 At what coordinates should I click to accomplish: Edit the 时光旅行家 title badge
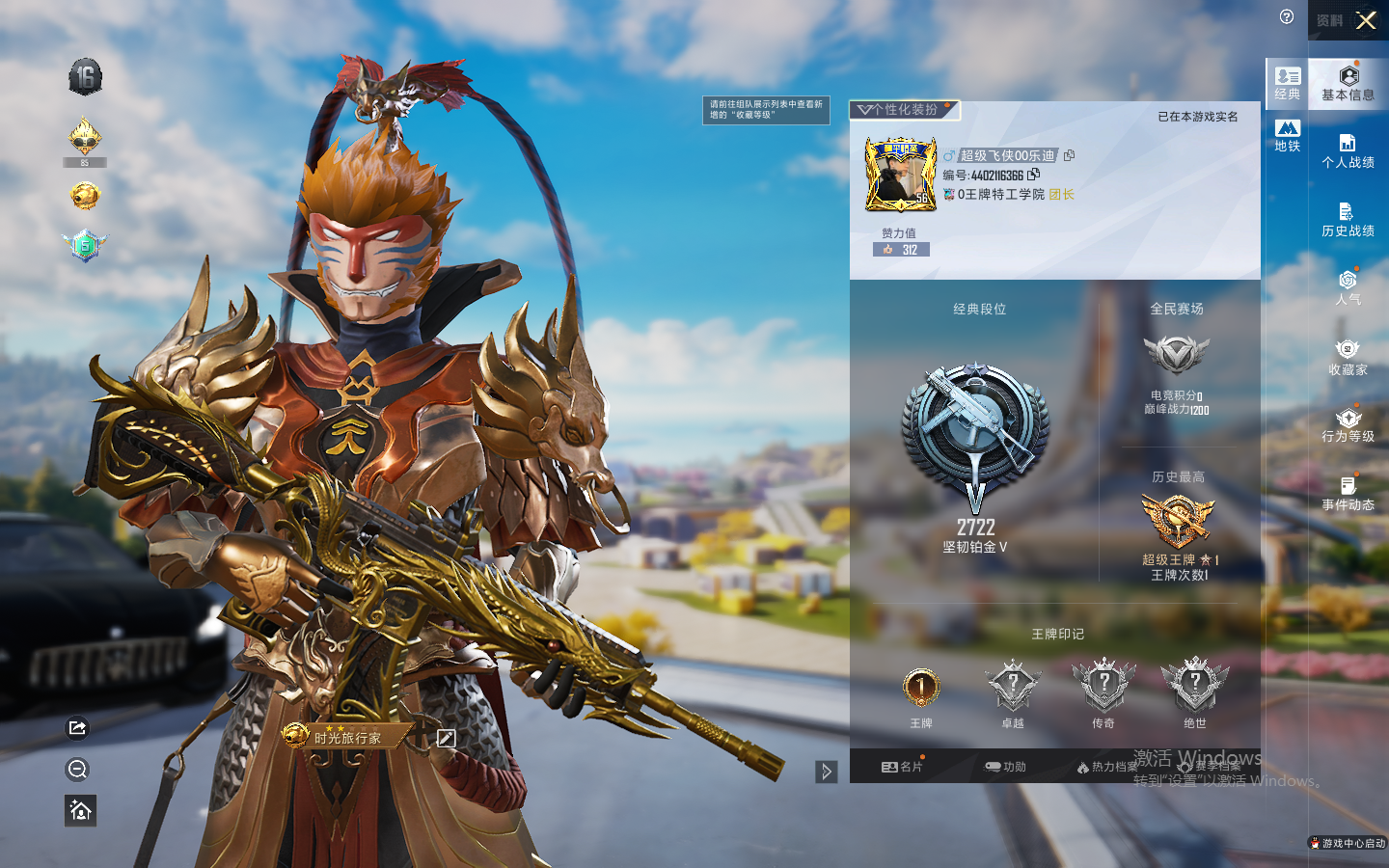446,738
